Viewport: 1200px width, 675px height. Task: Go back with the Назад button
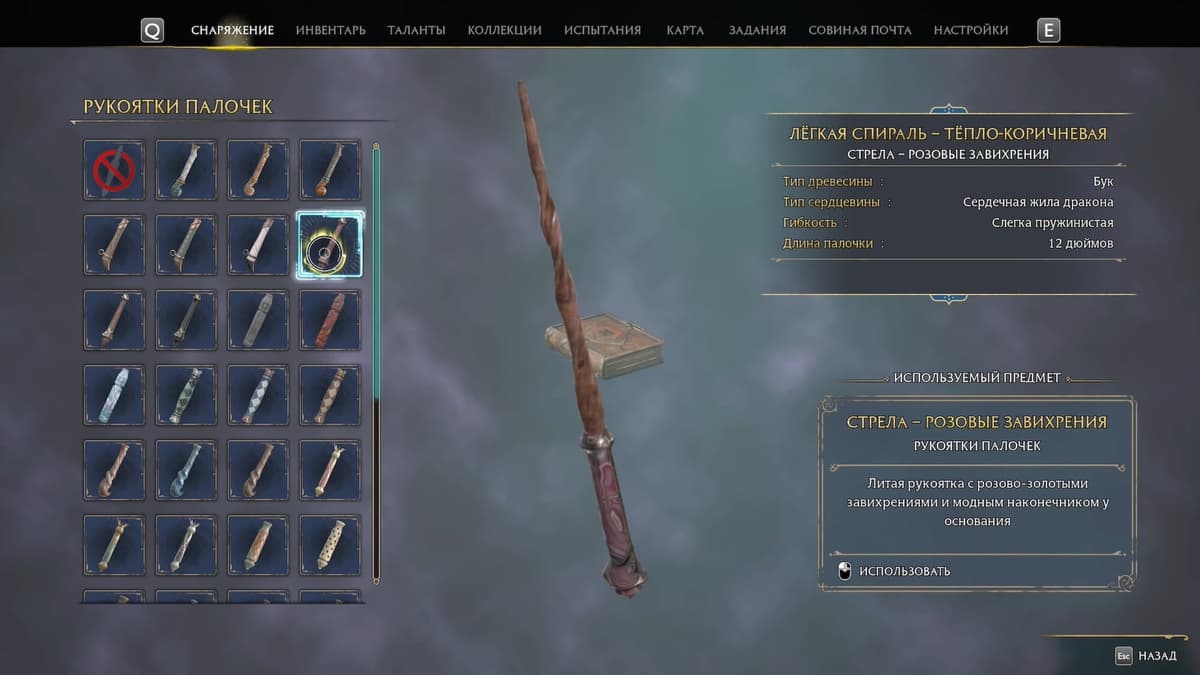tap(1147, 656)
